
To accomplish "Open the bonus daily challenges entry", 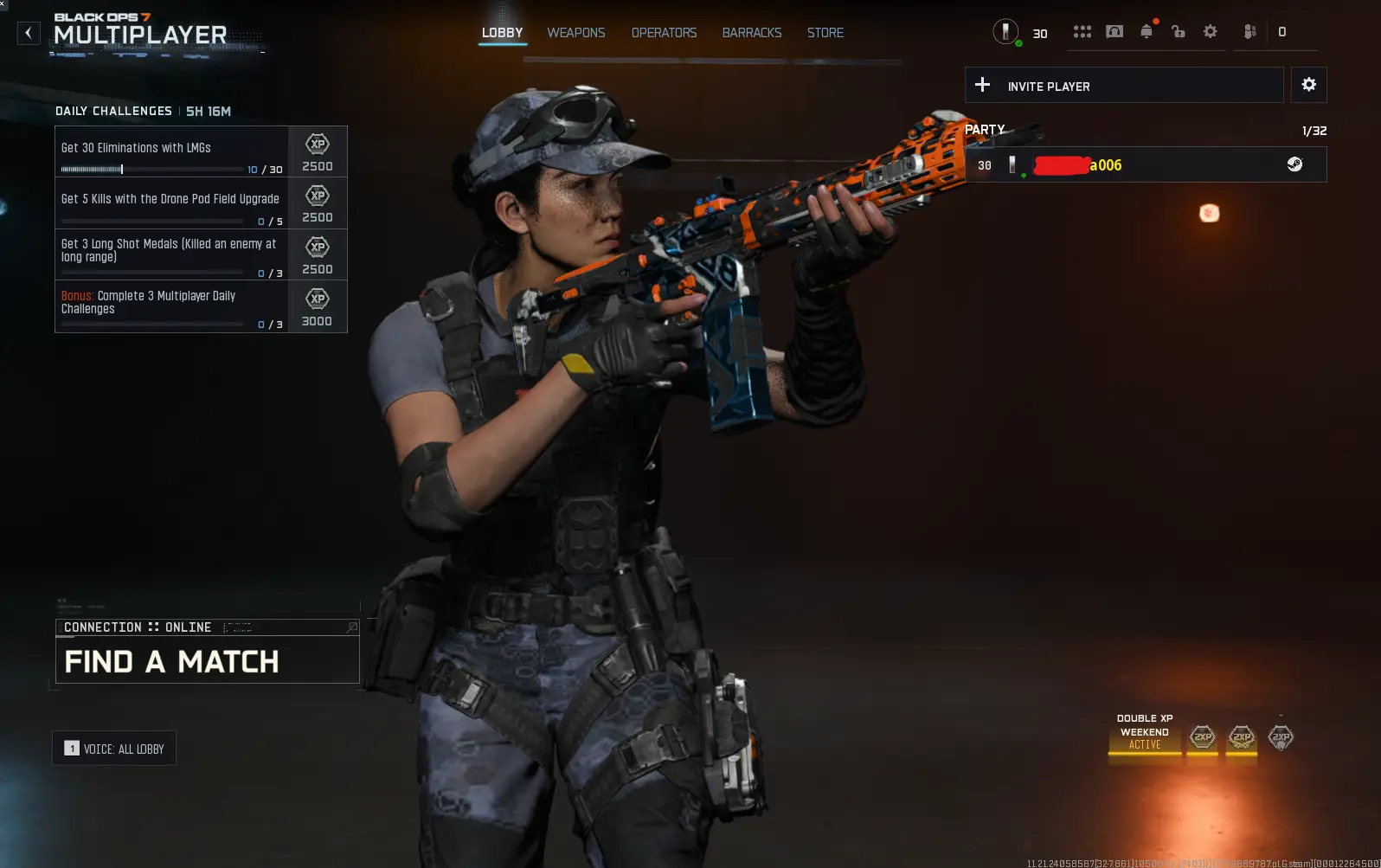I will click(x=171, y=306).
